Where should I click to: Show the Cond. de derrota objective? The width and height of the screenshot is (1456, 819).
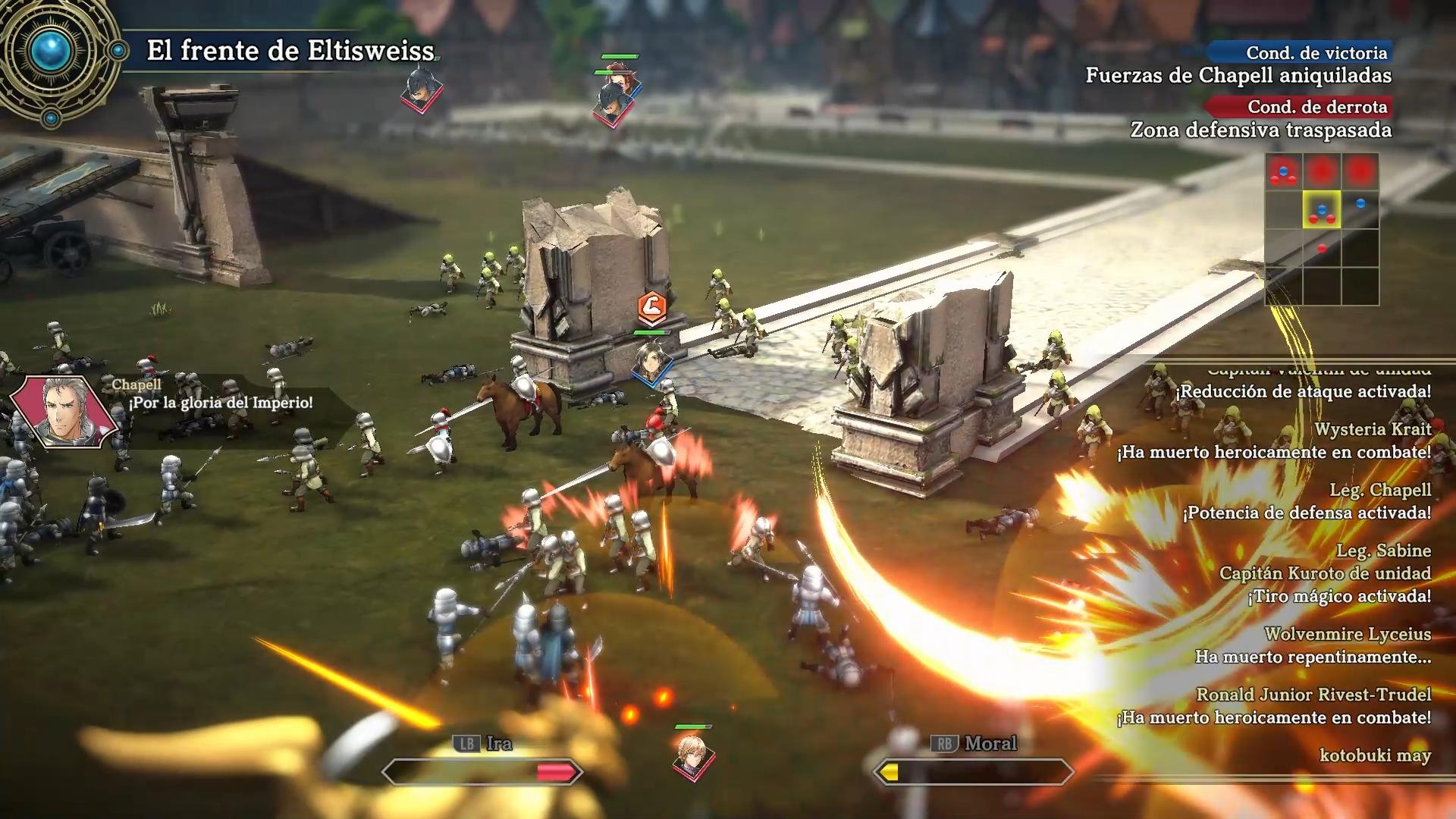(x=1317, y=107)
